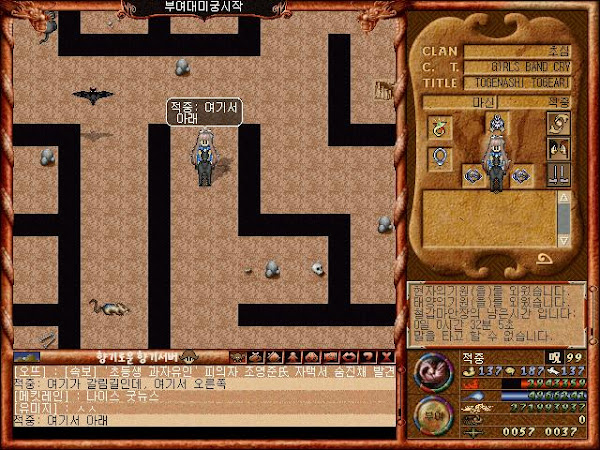Select the armor slot with twin figures
The image size is (600, 450).
[x=558, y=148]
